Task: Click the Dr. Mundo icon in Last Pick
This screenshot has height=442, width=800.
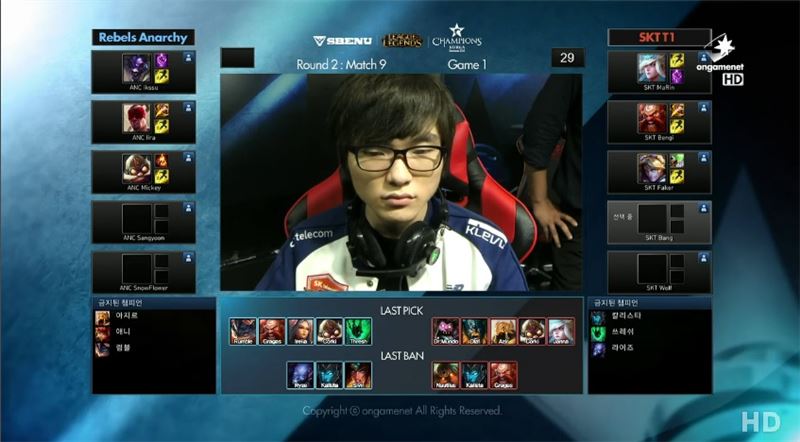Action: point(446,332)
